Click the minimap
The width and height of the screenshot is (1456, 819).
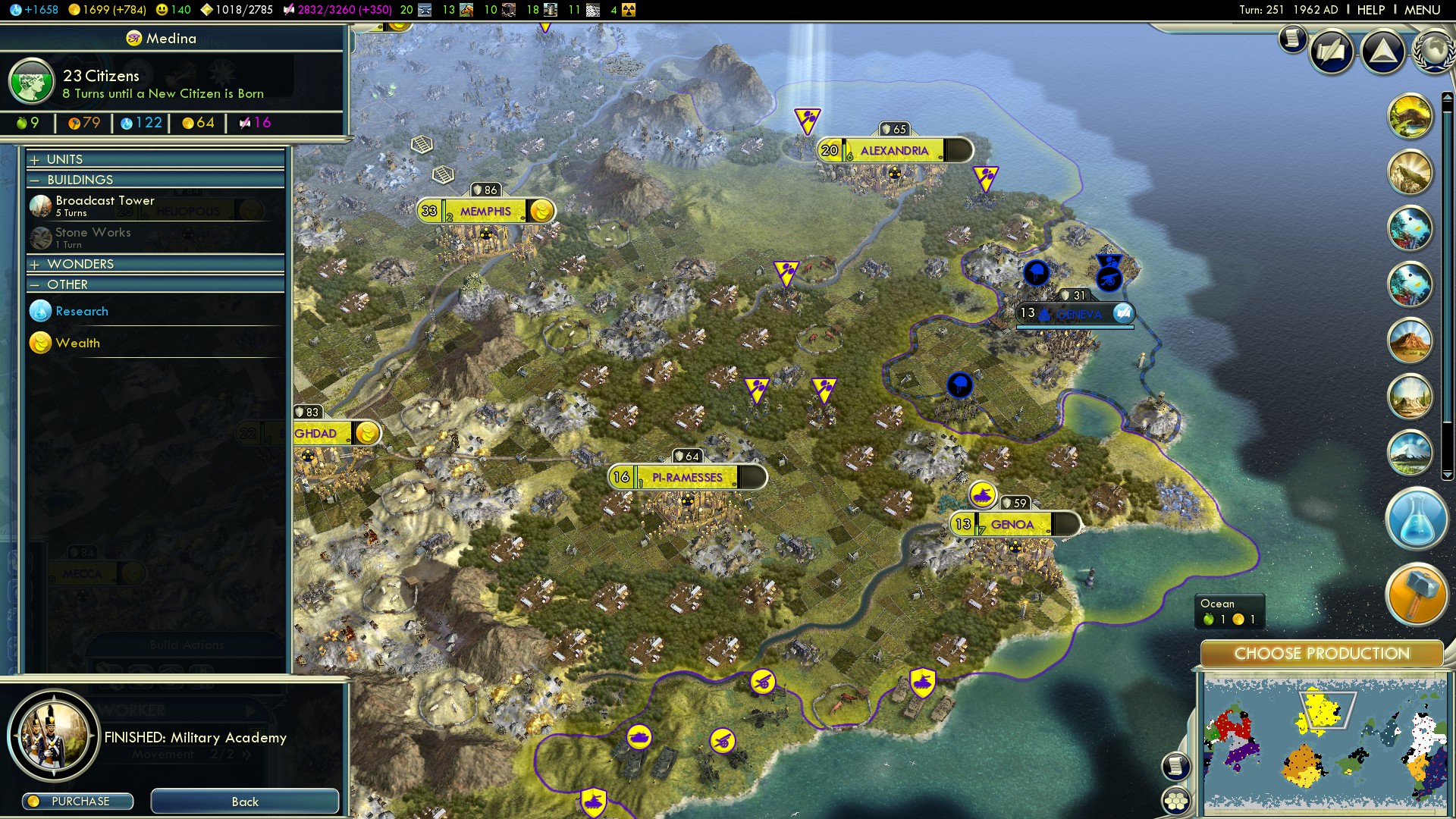1324,745
